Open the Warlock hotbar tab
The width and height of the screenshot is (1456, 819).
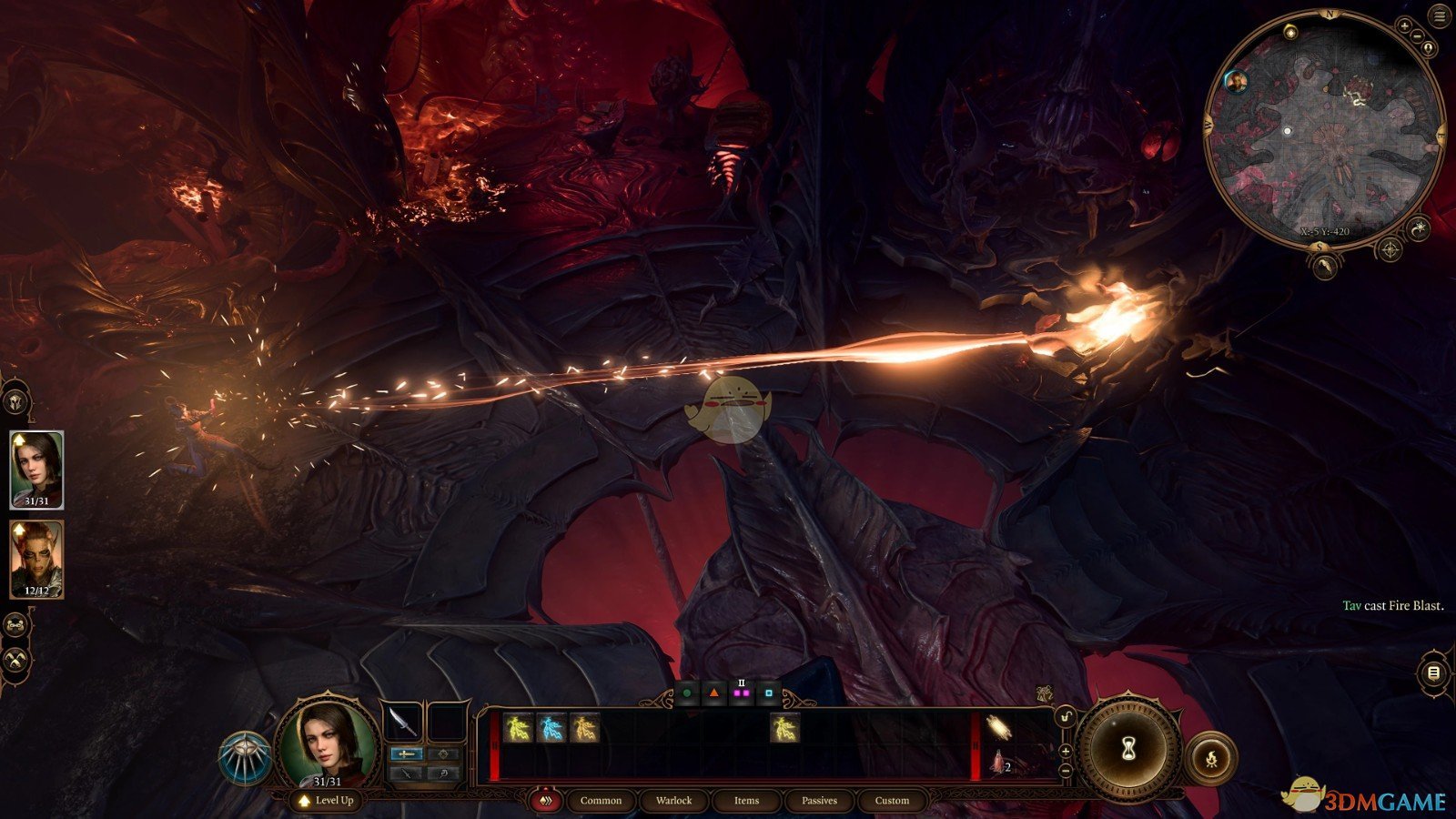(x=673, y=801)
